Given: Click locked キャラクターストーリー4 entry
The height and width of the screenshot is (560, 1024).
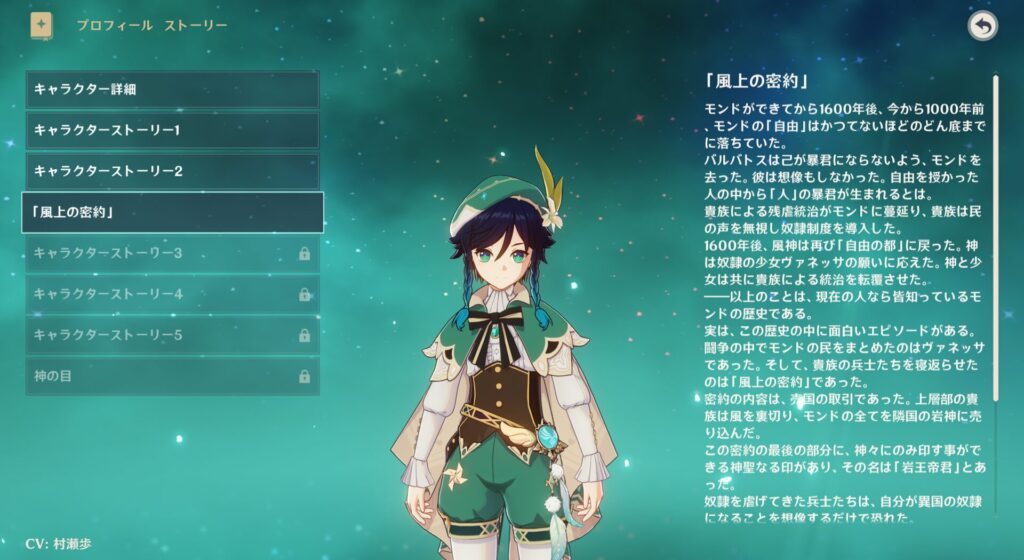Looking at the screenshot, I should pyautogui.click(x=172, y=294).
